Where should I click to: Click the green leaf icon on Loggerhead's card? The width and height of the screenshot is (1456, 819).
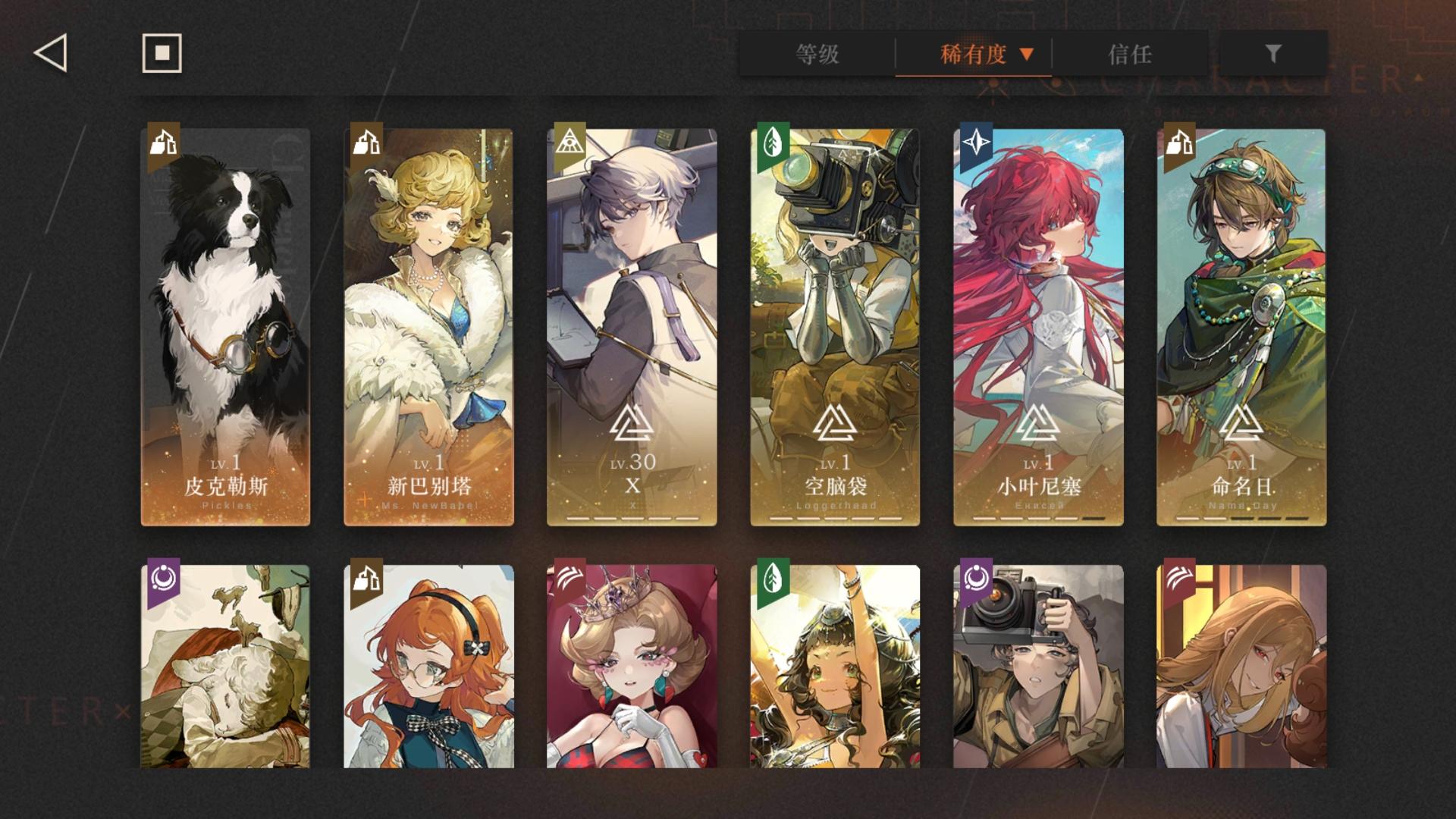tap(772, 143)
